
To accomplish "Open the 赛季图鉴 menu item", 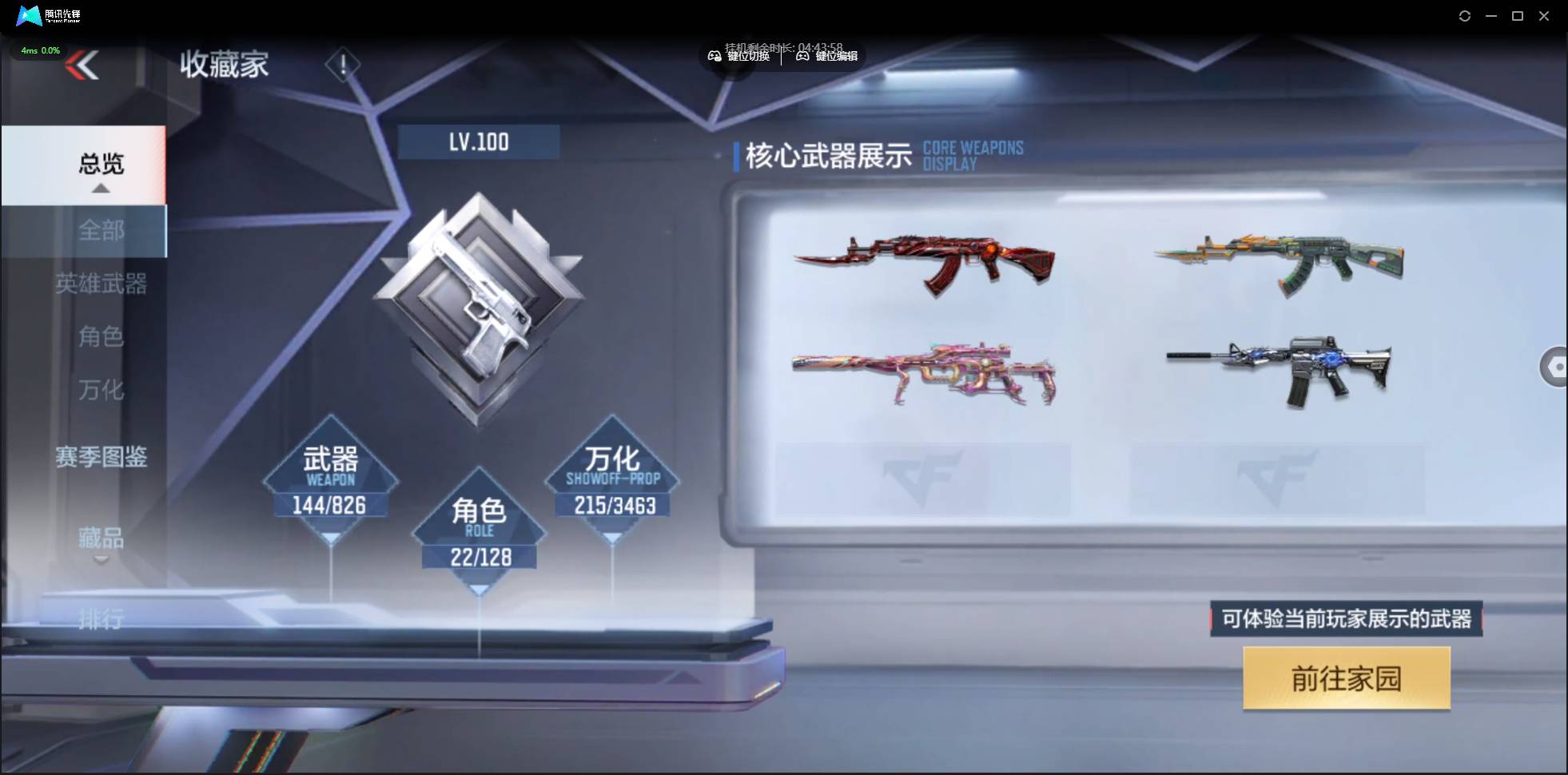I will click(x=102, y=458).
